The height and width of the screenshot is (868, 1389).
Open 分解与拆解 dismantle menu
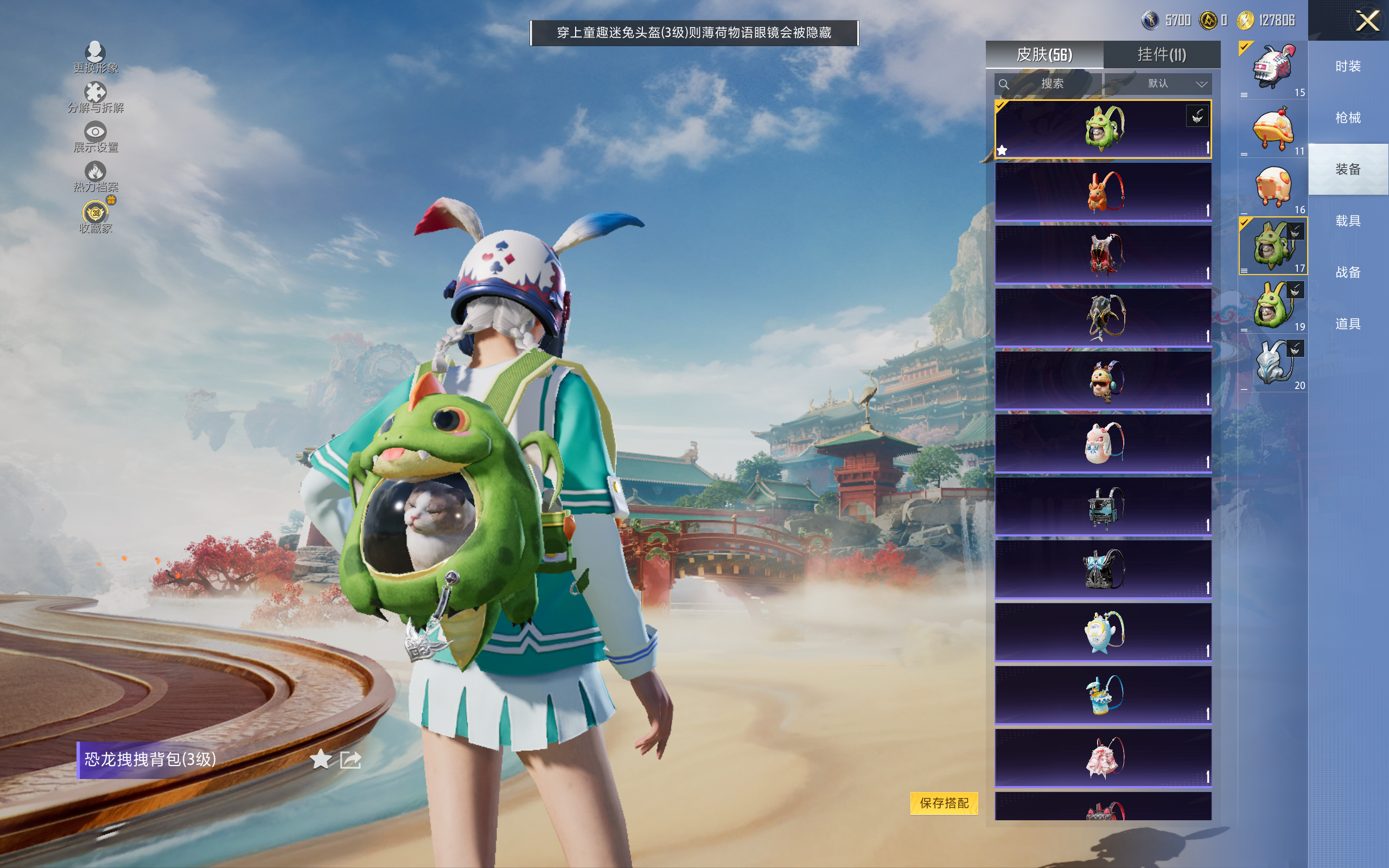(x=95, y=97)
